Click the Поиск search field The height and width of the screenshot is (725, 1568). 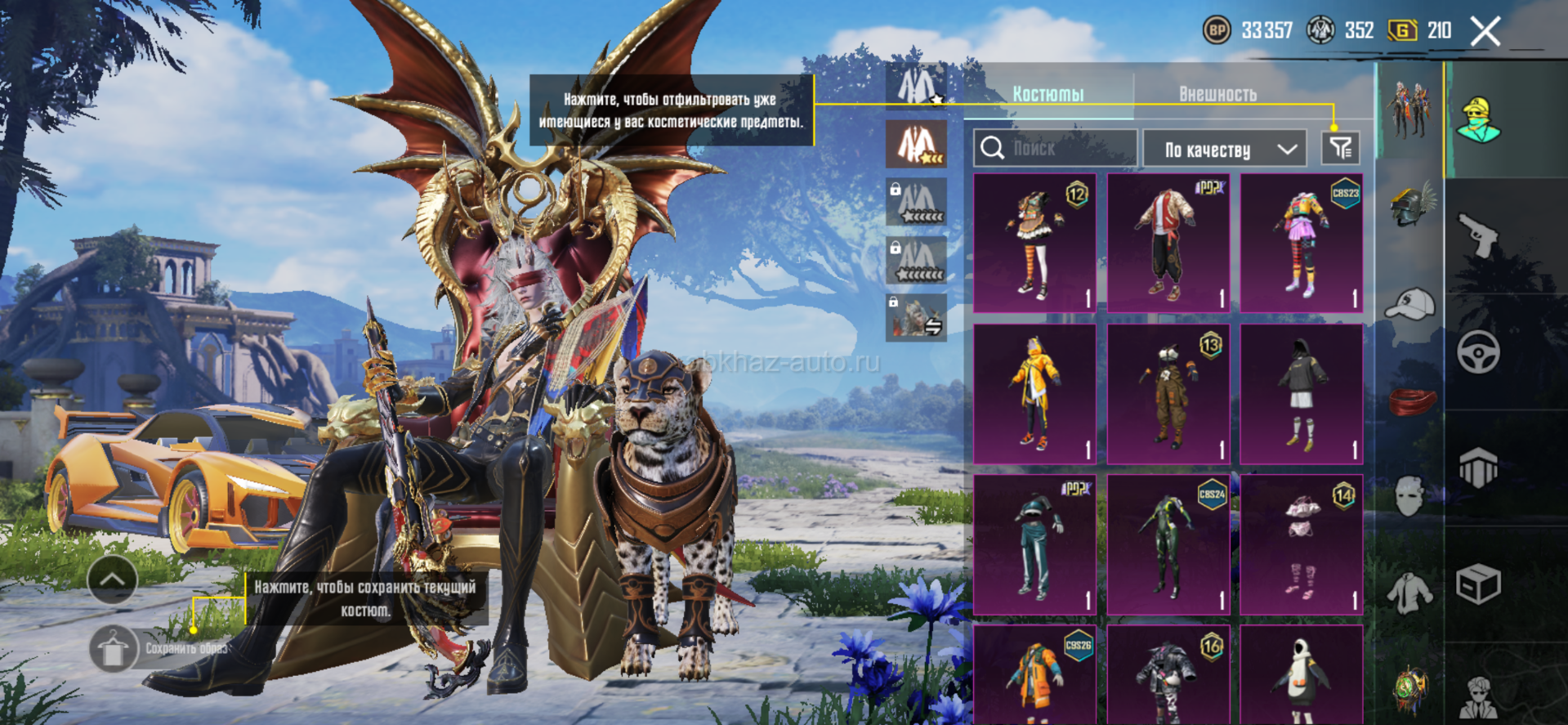[x=1055, y=149]
